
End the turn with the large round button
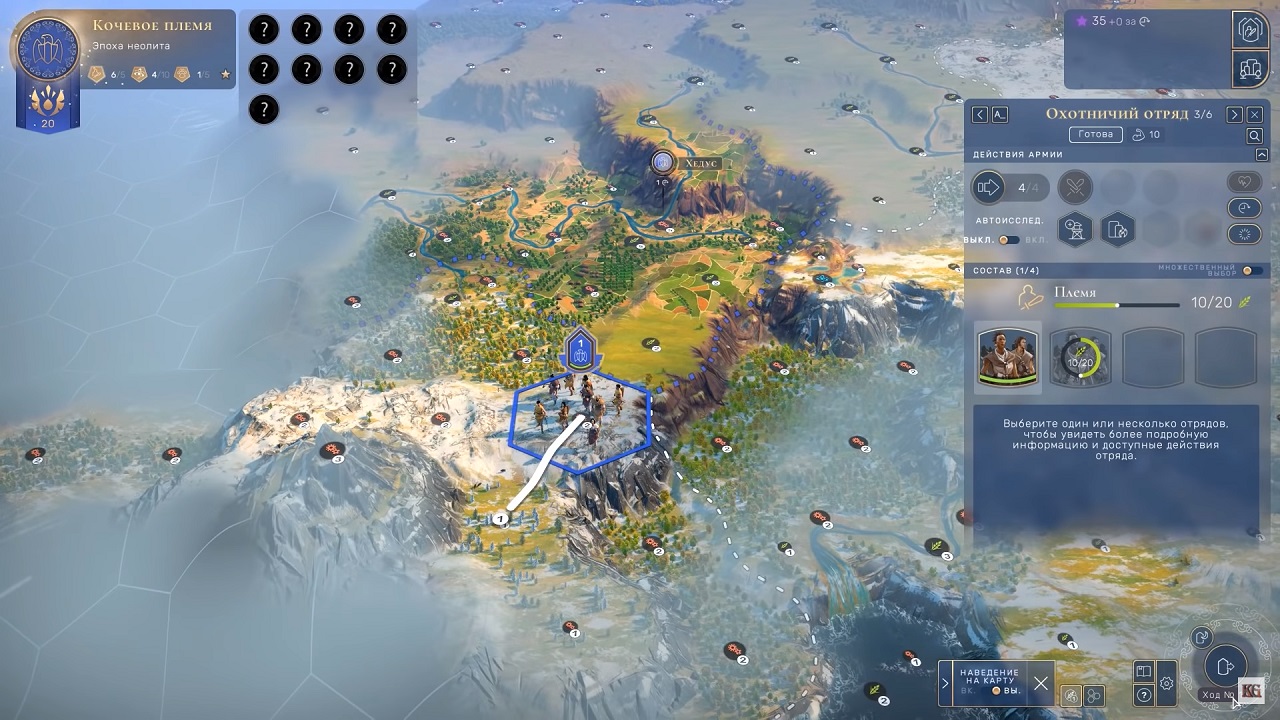tap(1224, 666)
